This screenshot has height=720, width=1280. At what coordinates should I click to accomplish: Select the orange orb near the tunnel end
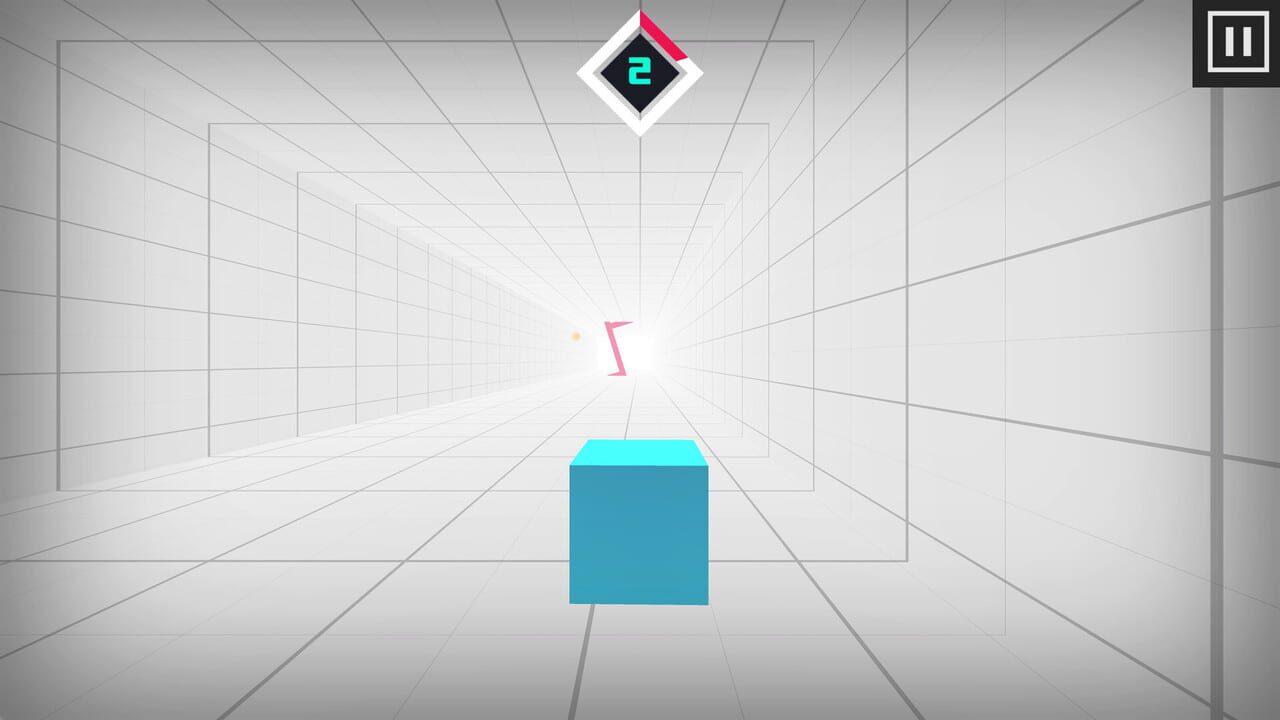click(575, 338)
